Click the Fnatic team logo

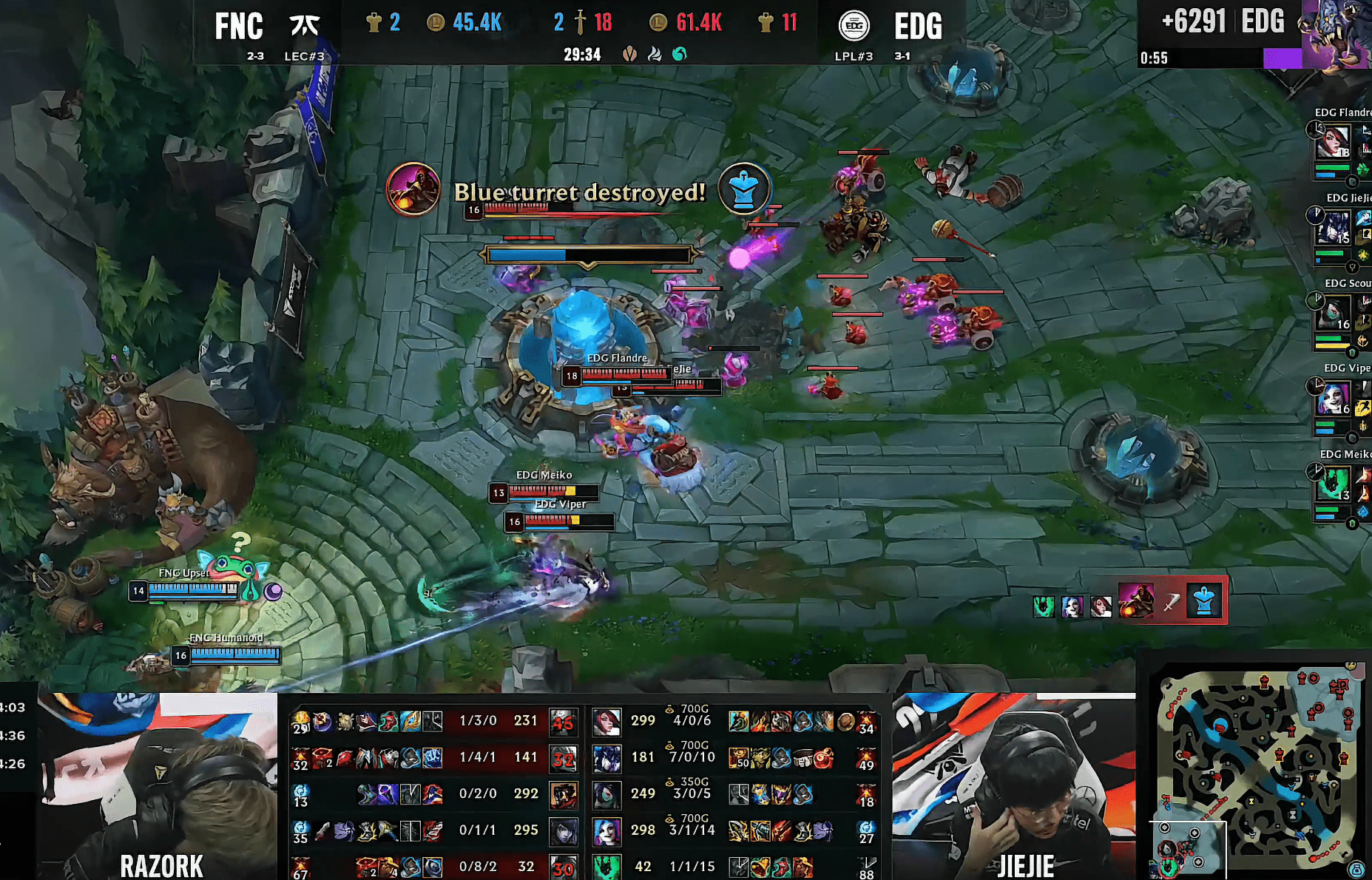(304, 27)
